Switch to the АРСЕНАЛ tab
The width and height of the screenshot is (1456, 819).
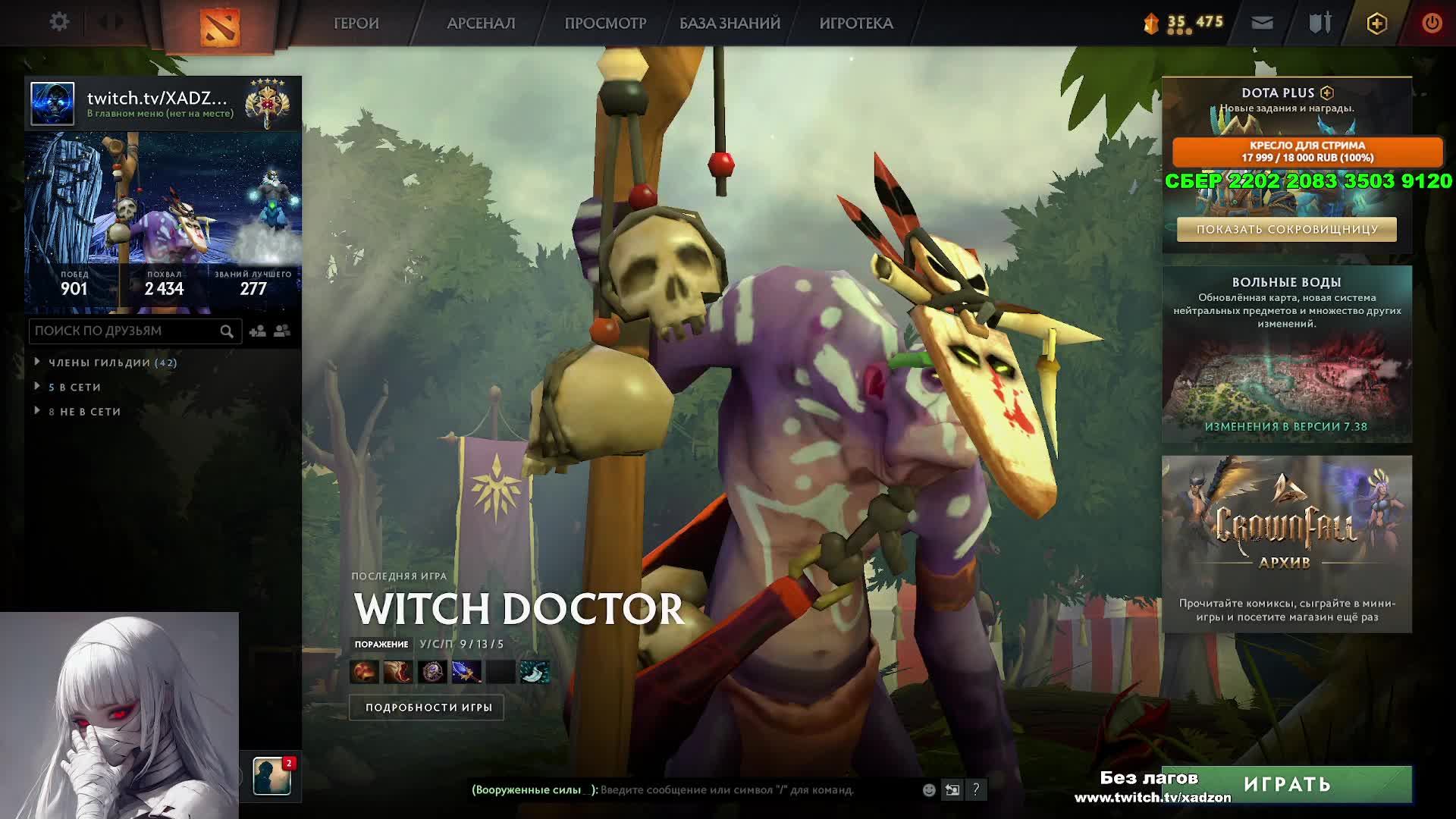pyautogui.click(x=481, y=24)
